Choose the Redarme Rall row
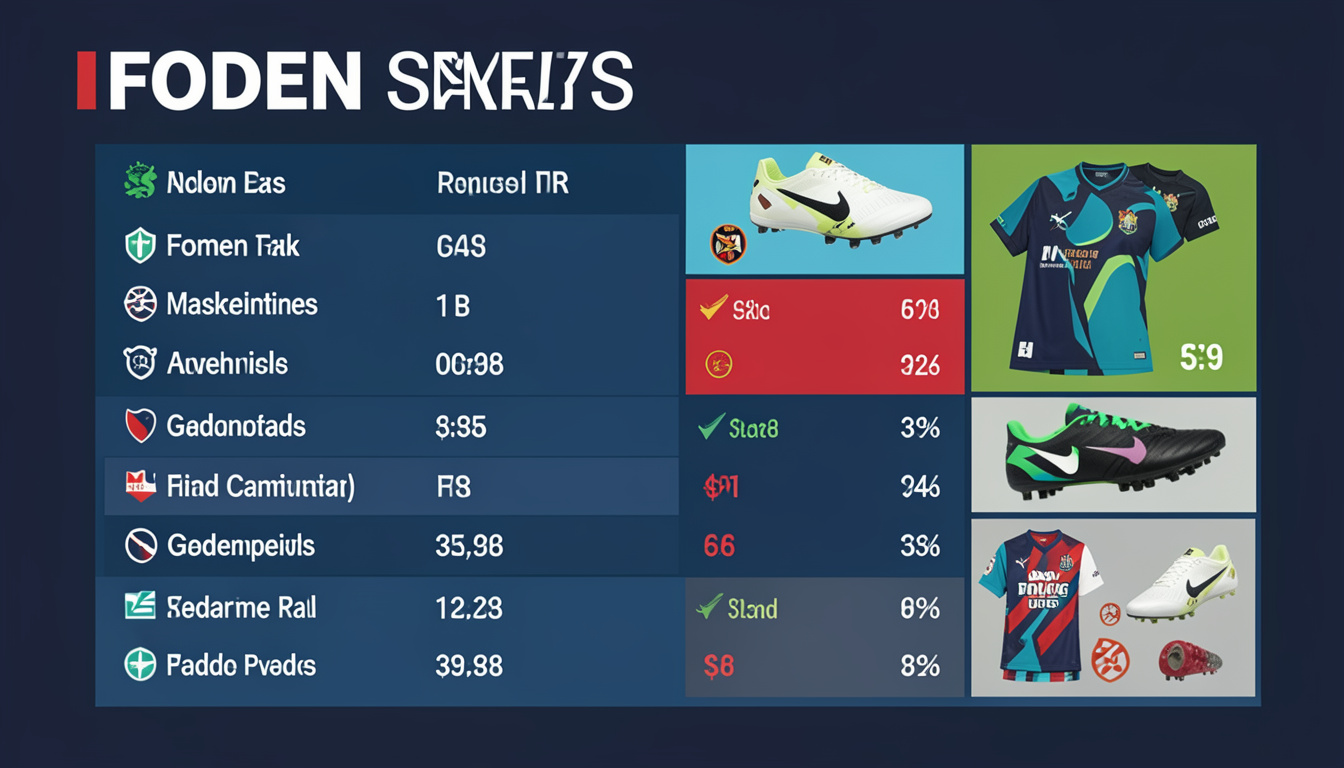Viewport: 1344px width, 768px height. pyautogui.click(x=385, y=607)
